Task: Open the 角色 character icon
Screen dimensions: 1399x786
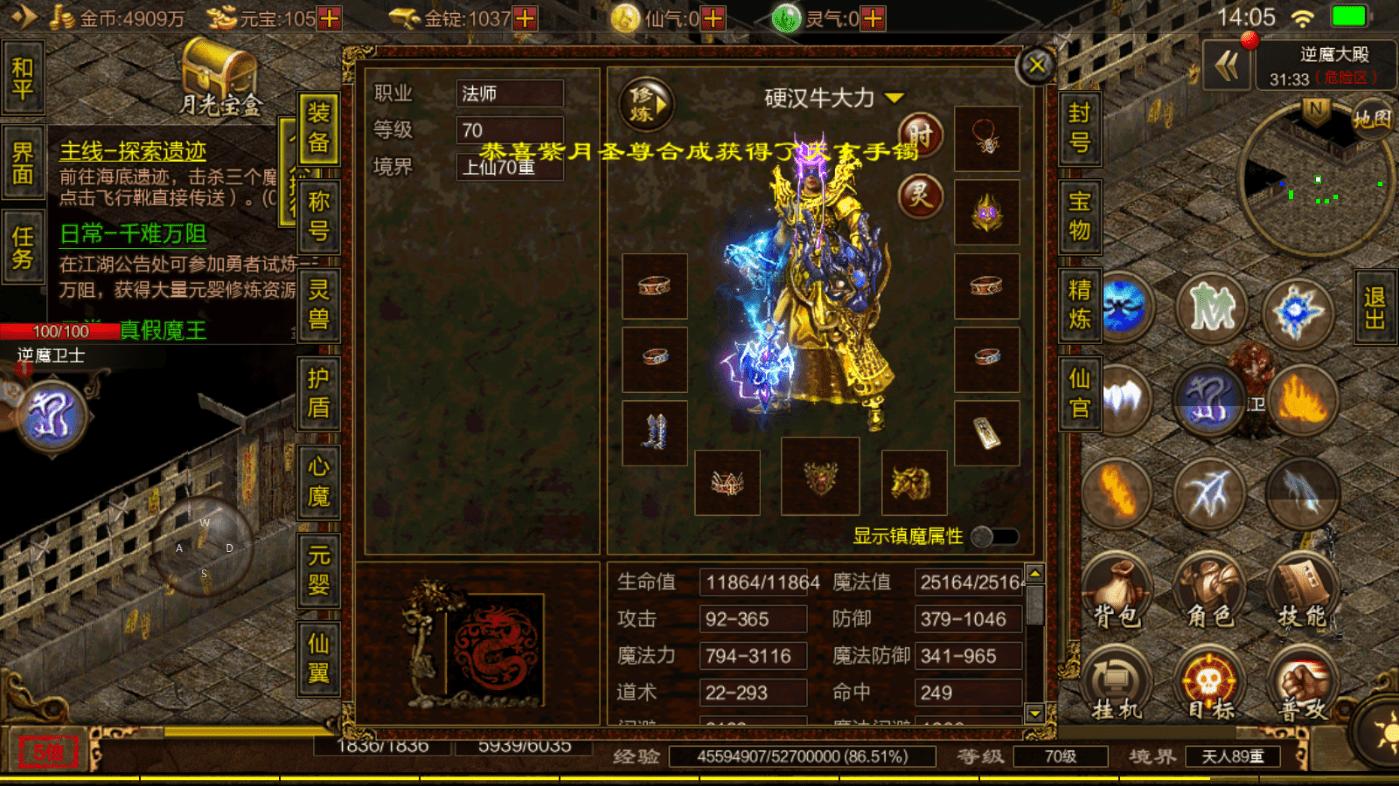Action: click(1210, 592)
